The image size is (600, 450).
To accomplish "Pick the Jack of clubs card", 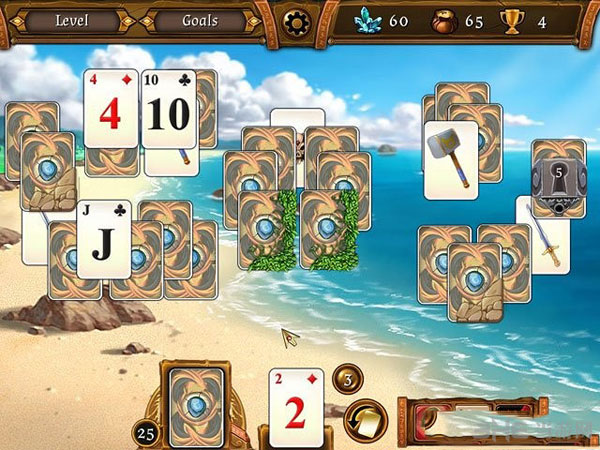I will [x=104, y=238].
